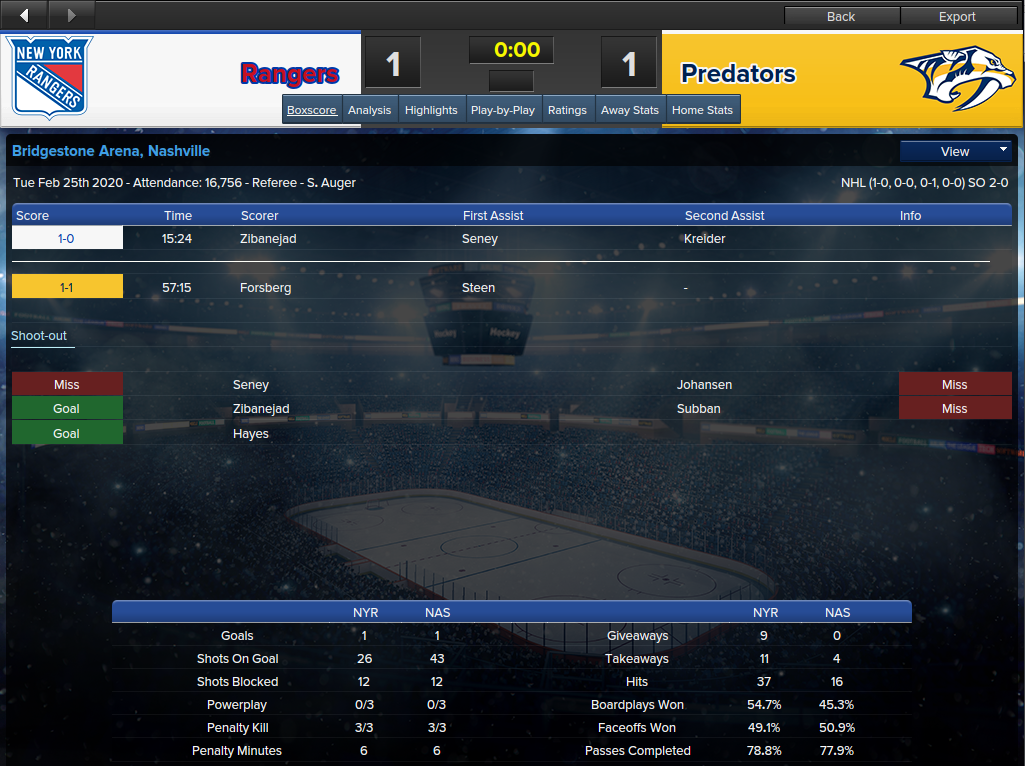This screenshot has width=1025, height=766.
Task: Go forward with the right arrow button
Action: point(71,15)
